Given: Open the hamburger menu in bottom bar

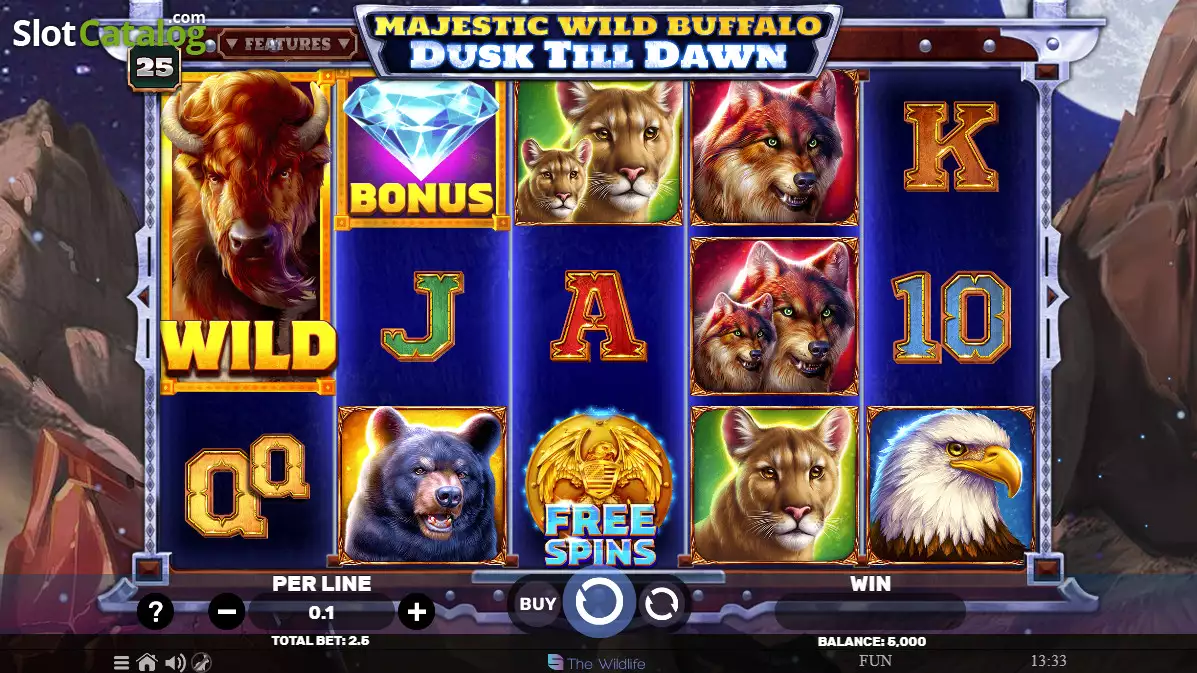Looking at the screenshot, I should point(121,662).
